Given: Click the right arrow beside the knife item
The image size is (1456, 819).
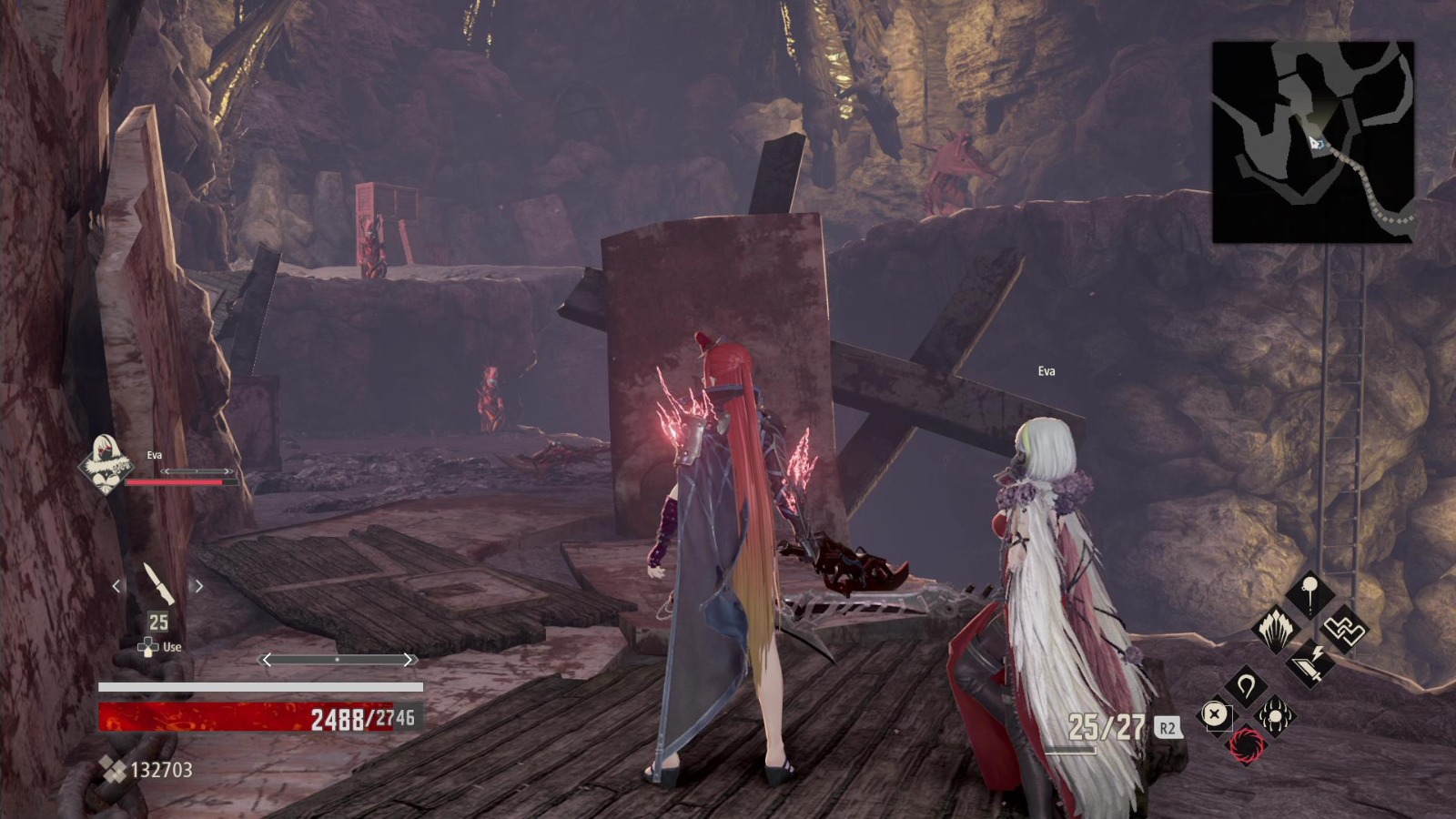Looking at the screenshot, I should [x=199, y=585].
